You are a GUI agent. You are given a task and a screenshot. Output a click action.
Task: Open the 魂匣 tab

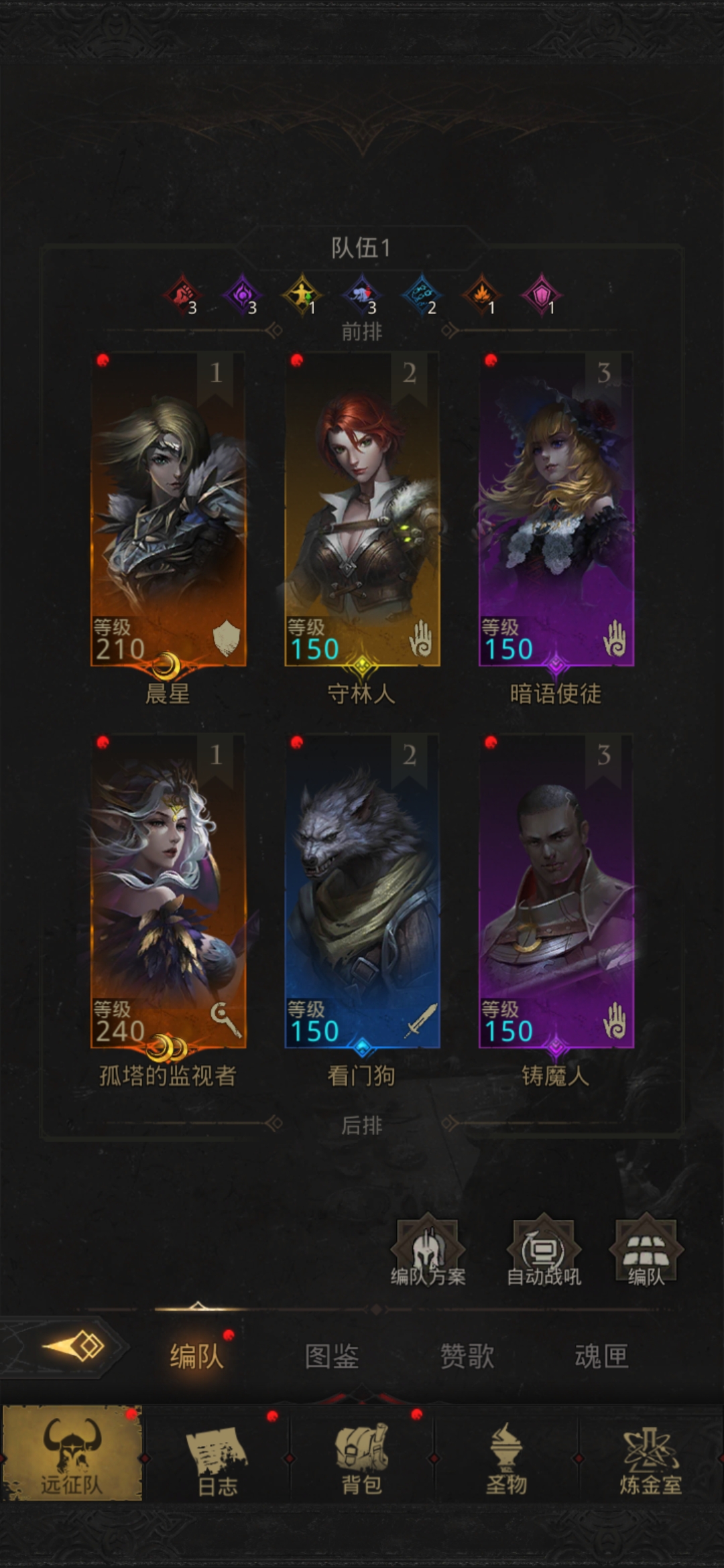tap(601, 1357)
